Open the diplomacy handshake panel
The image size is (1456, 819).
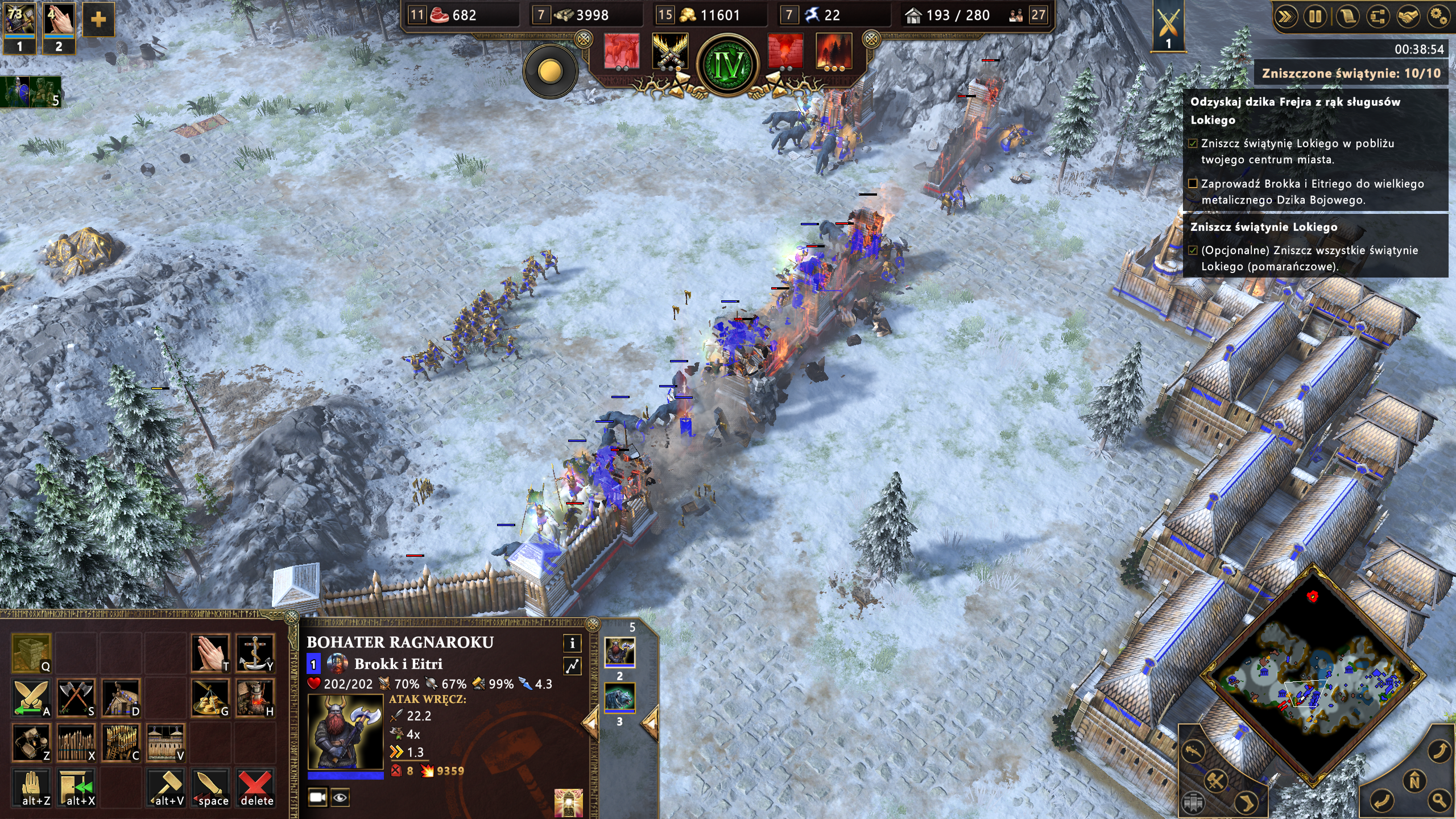[x=1407, y=17]
